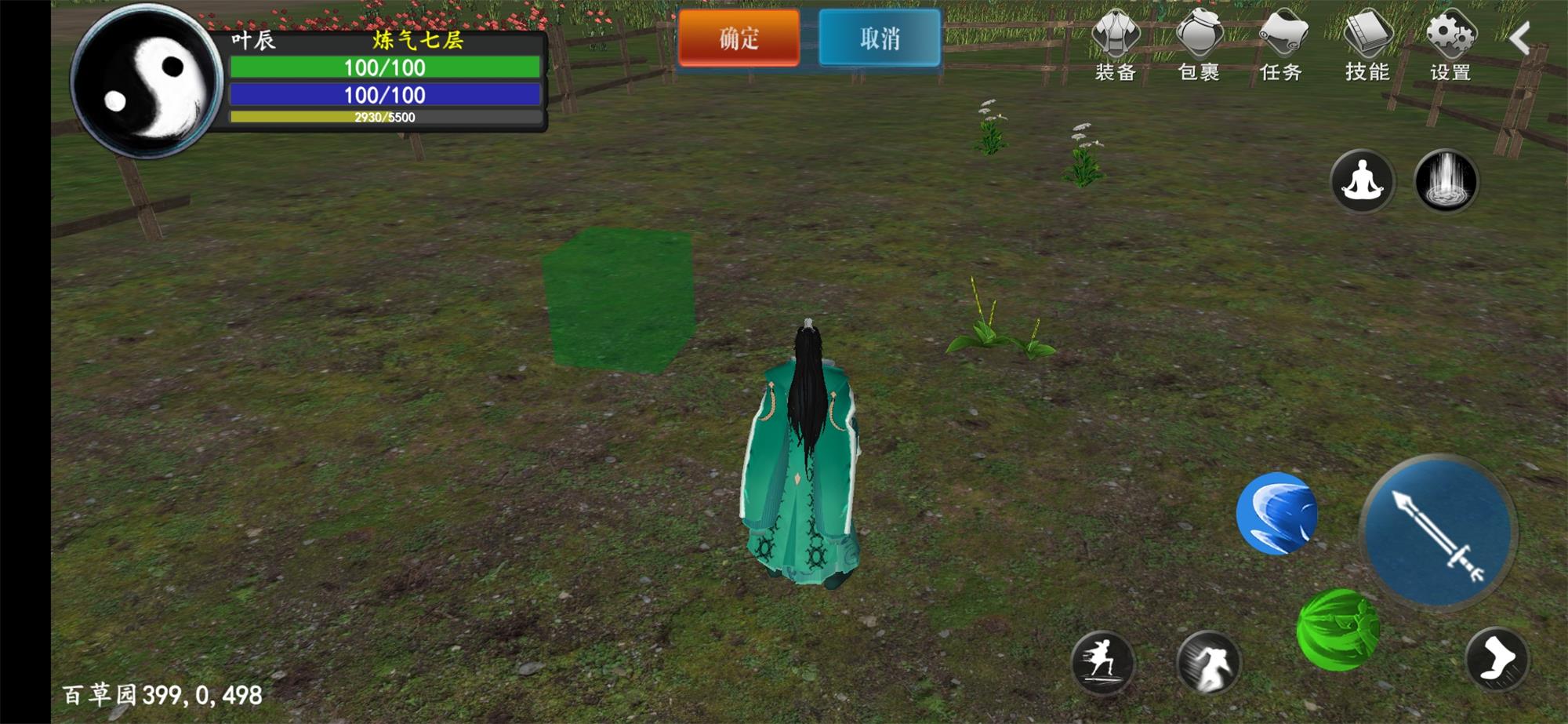Open the 包裹 bag inventory
This screenshot has width=1568, height=724.
click(x=1199, y=45)
